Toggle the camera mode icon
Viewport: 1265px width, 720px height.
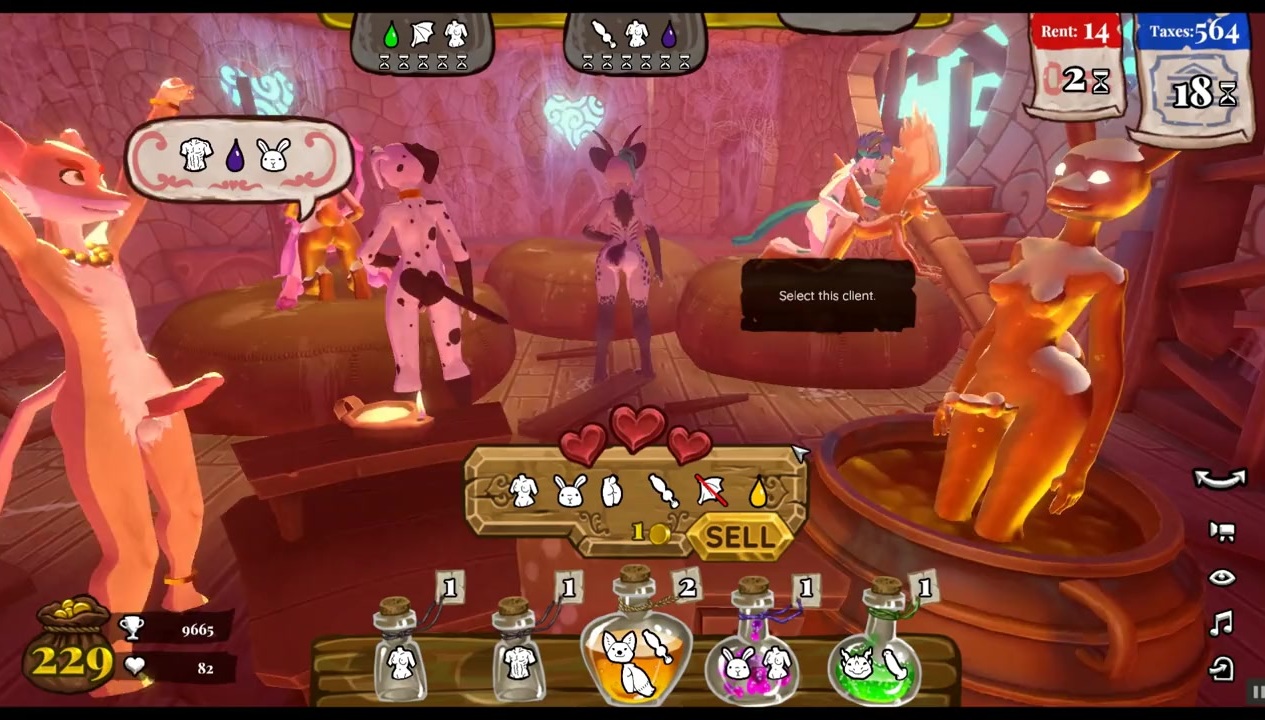tap(1221, 531)
